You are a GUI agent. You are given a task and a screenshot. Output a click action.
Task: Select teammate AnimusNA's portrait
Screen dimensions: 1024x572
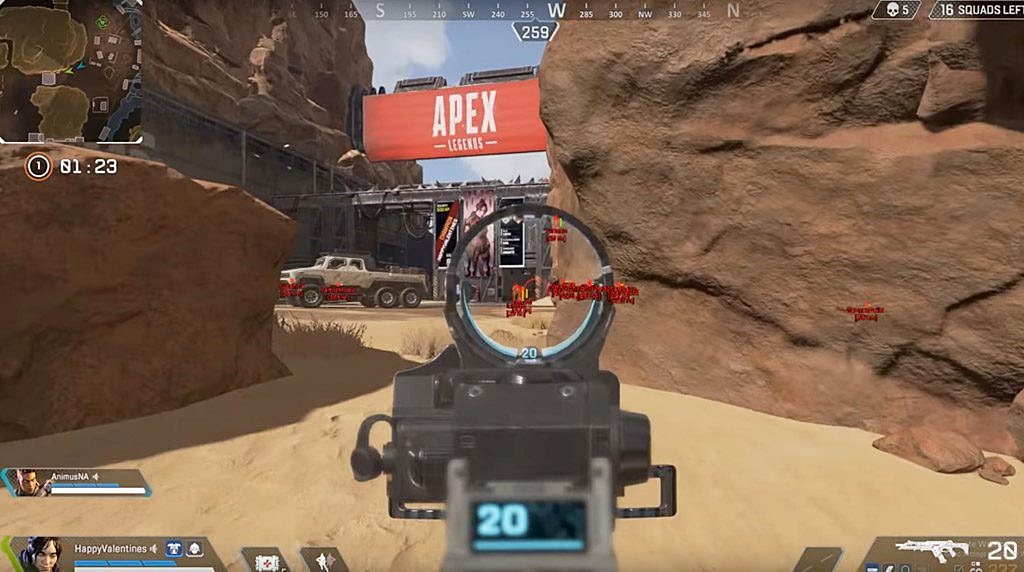click(x=31, y=482)
